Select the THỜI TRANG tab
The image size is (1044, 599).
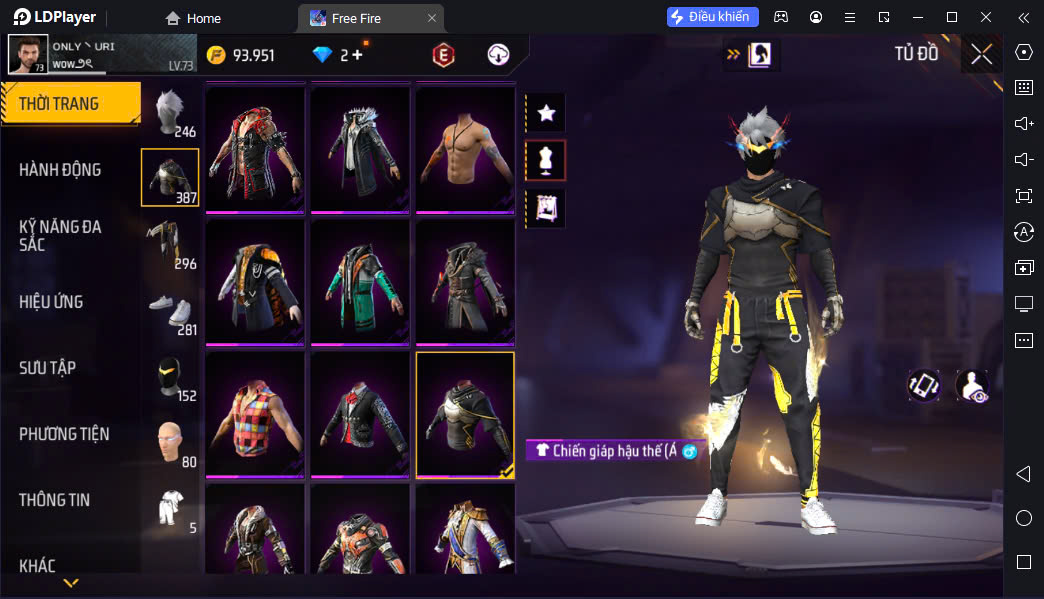(70, 104)
